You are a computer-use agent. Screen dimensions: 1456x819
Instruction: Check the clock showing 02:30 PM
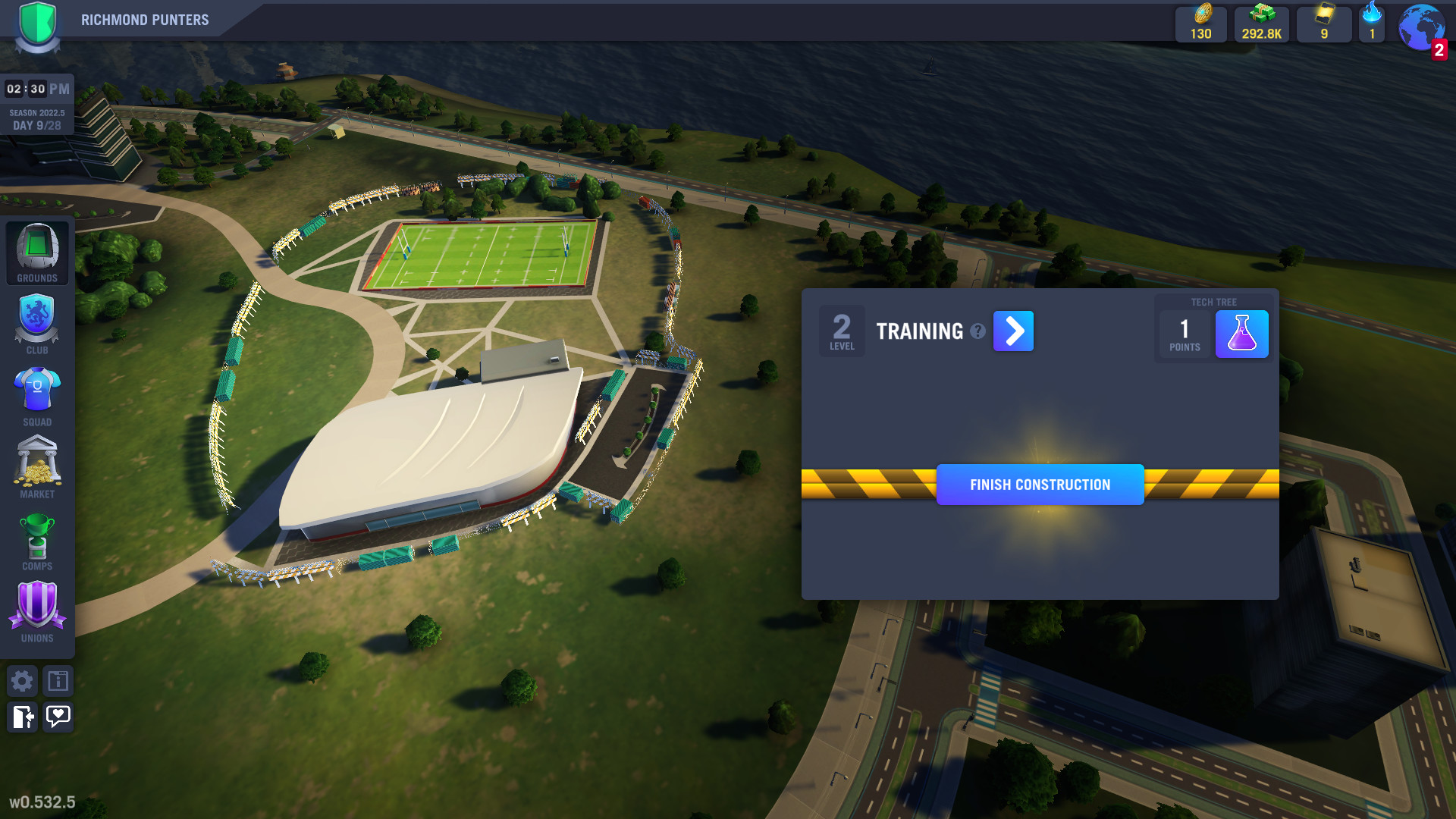tap(36, 88)
